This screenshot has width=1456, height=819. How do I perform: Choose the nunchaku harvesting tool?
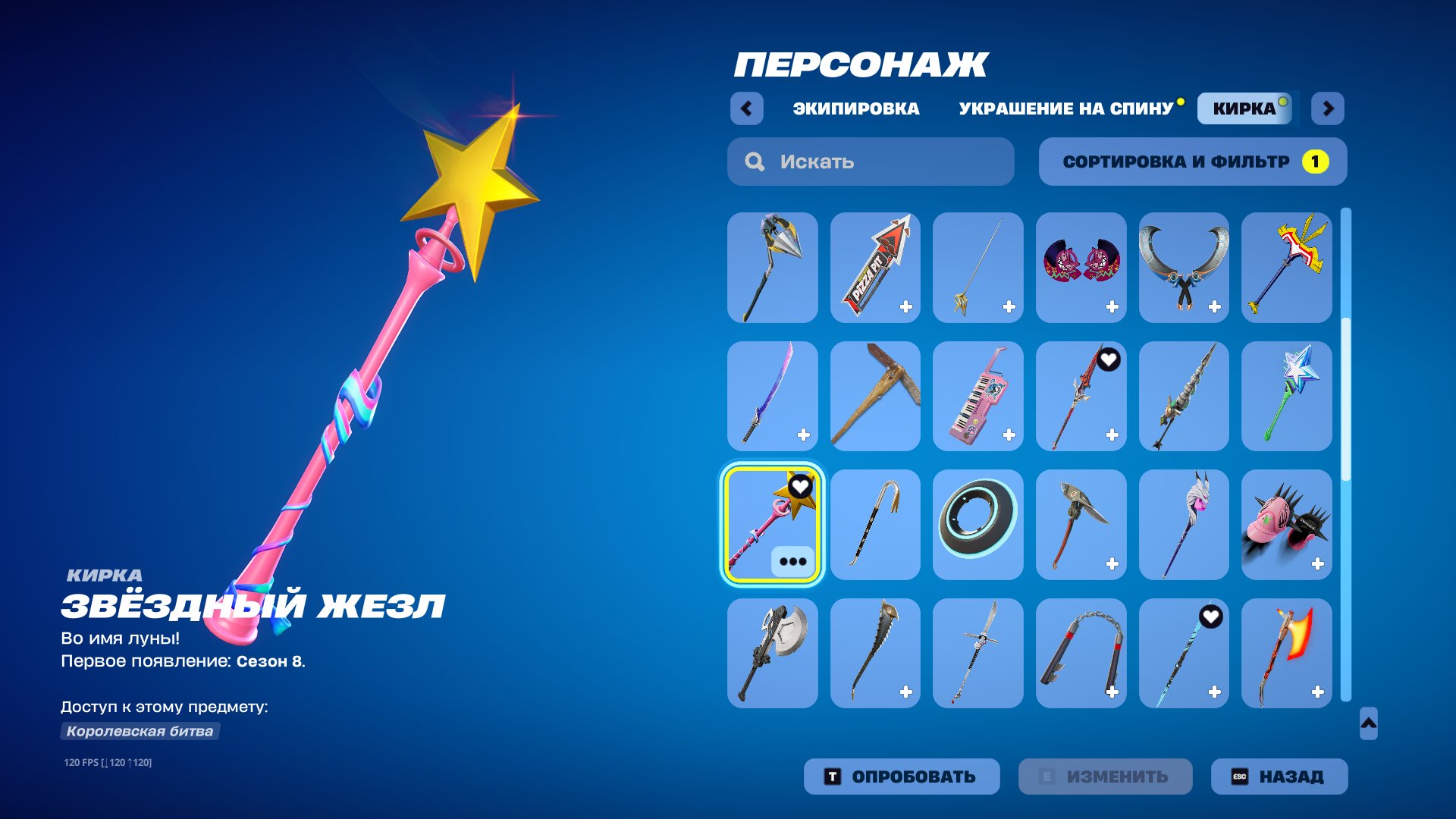pos(1081,652)
